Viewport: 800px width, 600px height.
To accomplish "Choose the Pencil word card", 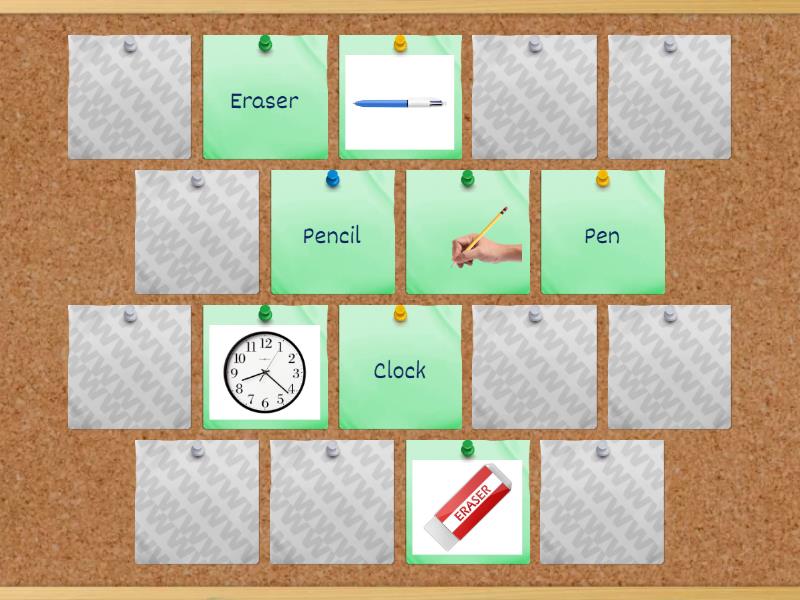I will 332,236.
